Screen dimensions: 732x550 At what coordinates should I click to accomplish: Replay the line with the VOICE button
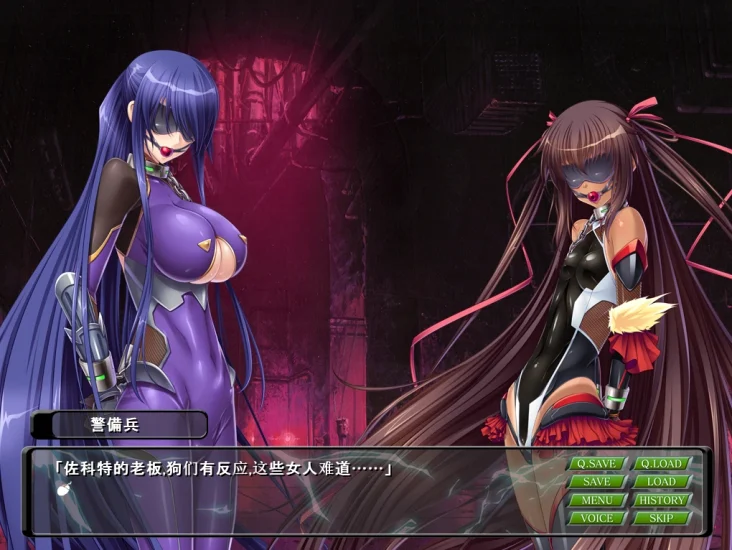point(597,518)
